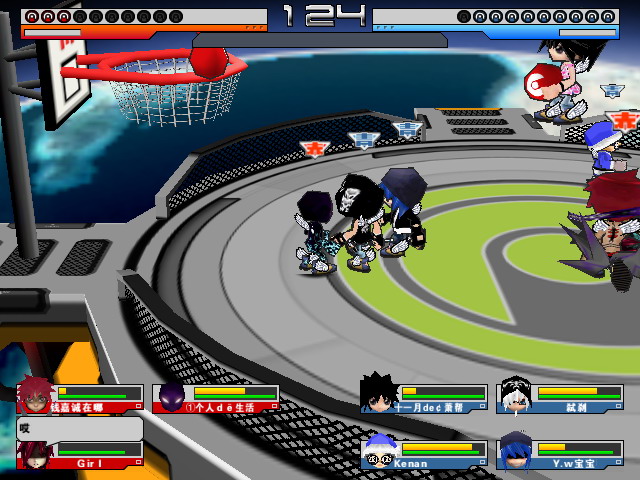Select the 钱嘉诚在哪 player panel

(x=80, y=398)
